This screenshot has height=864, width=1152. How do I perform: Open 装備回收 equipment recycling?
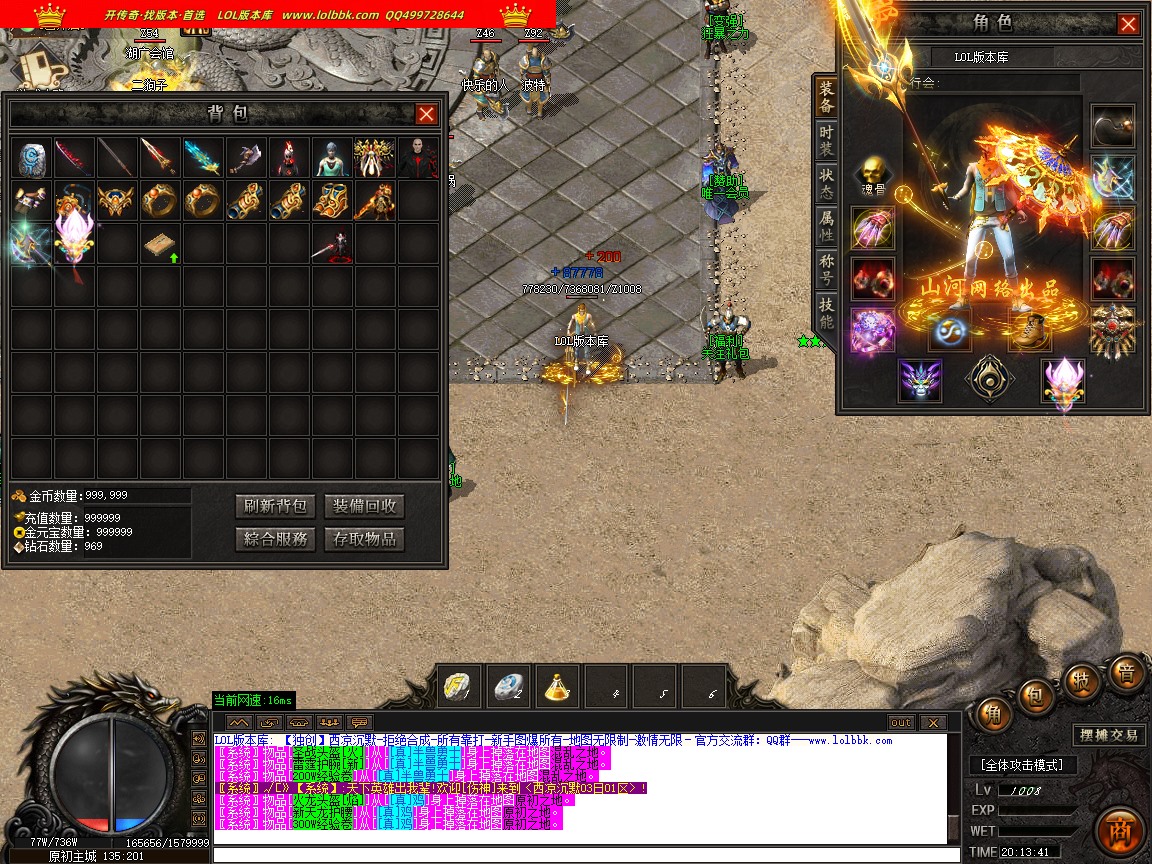pos(365,506)
